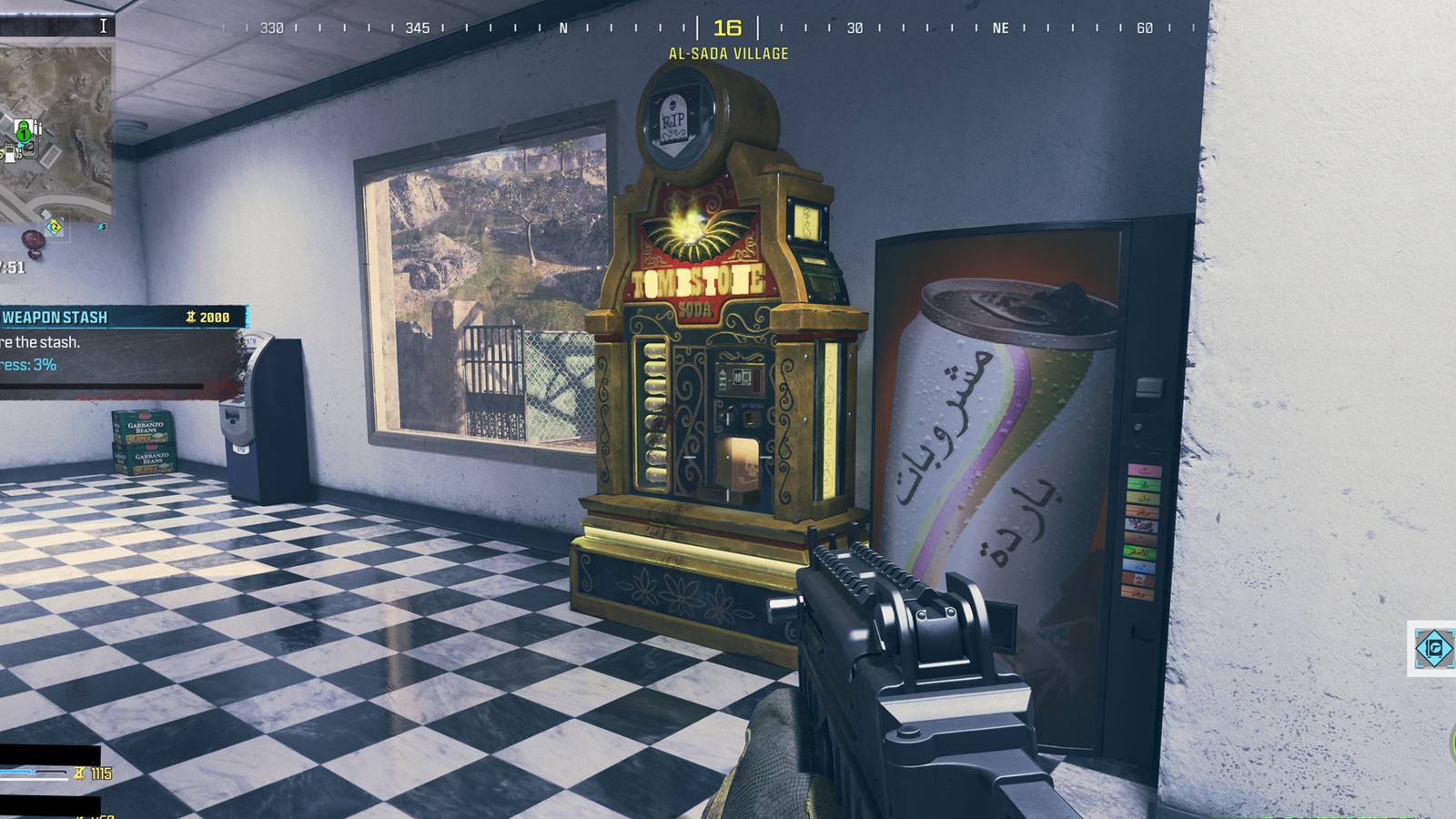Click the yellow diamond marker 2 on minimap

56,227
